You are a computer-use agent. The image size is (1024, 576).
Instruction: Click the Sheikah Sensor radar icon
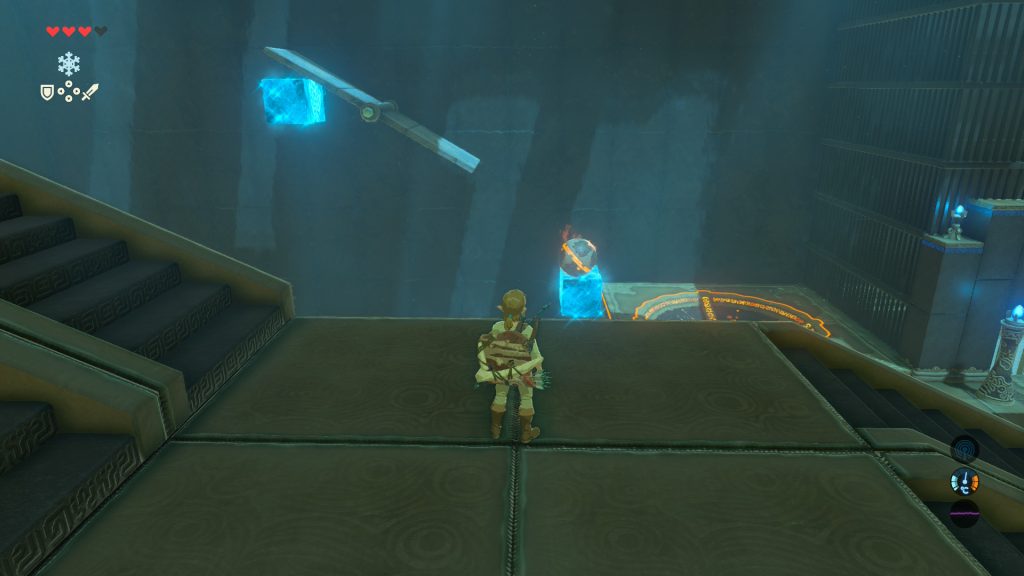(x=964, y=448)
